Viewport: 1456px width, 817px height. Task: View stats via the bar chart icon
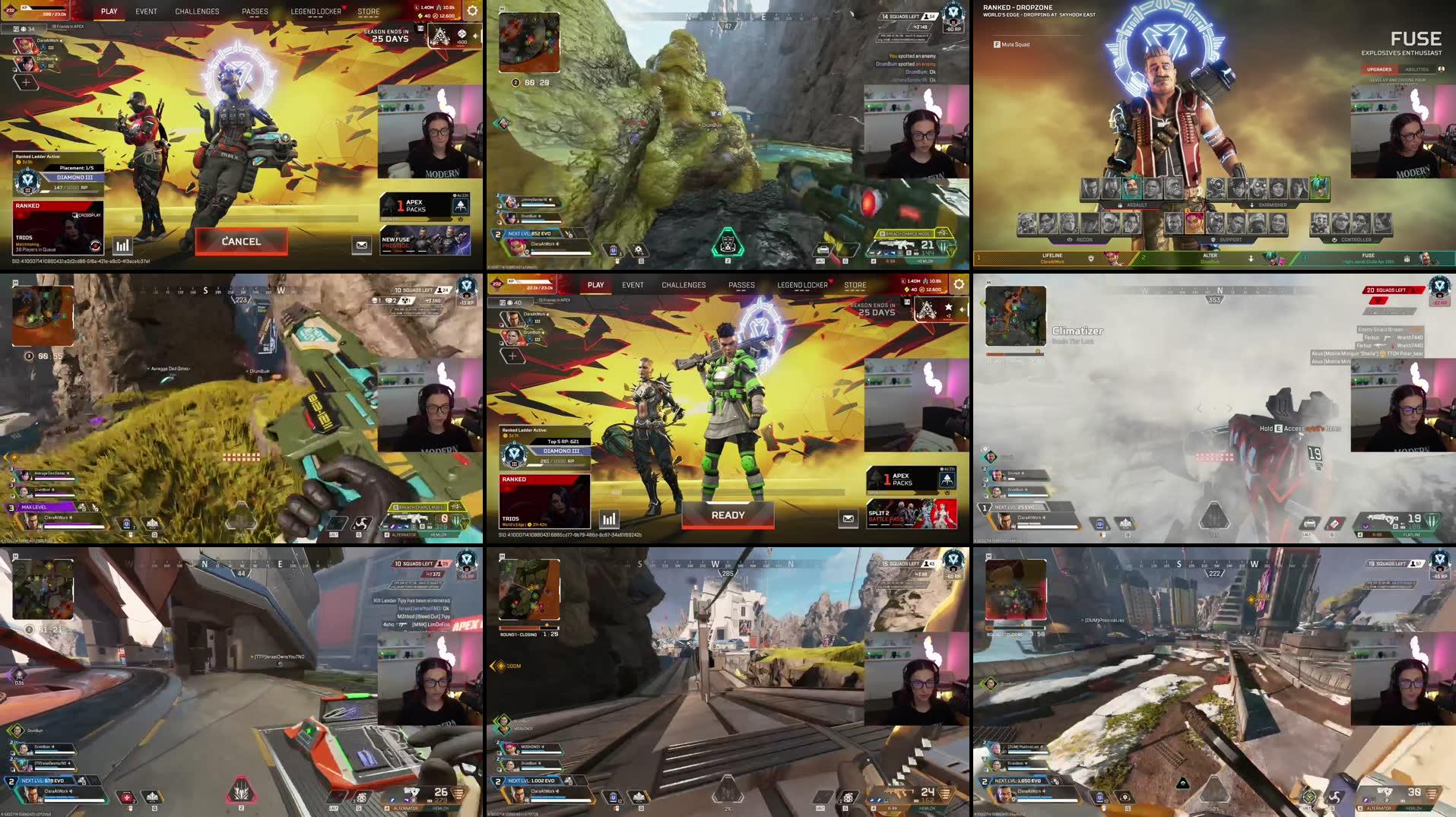[x=122, y=245]
